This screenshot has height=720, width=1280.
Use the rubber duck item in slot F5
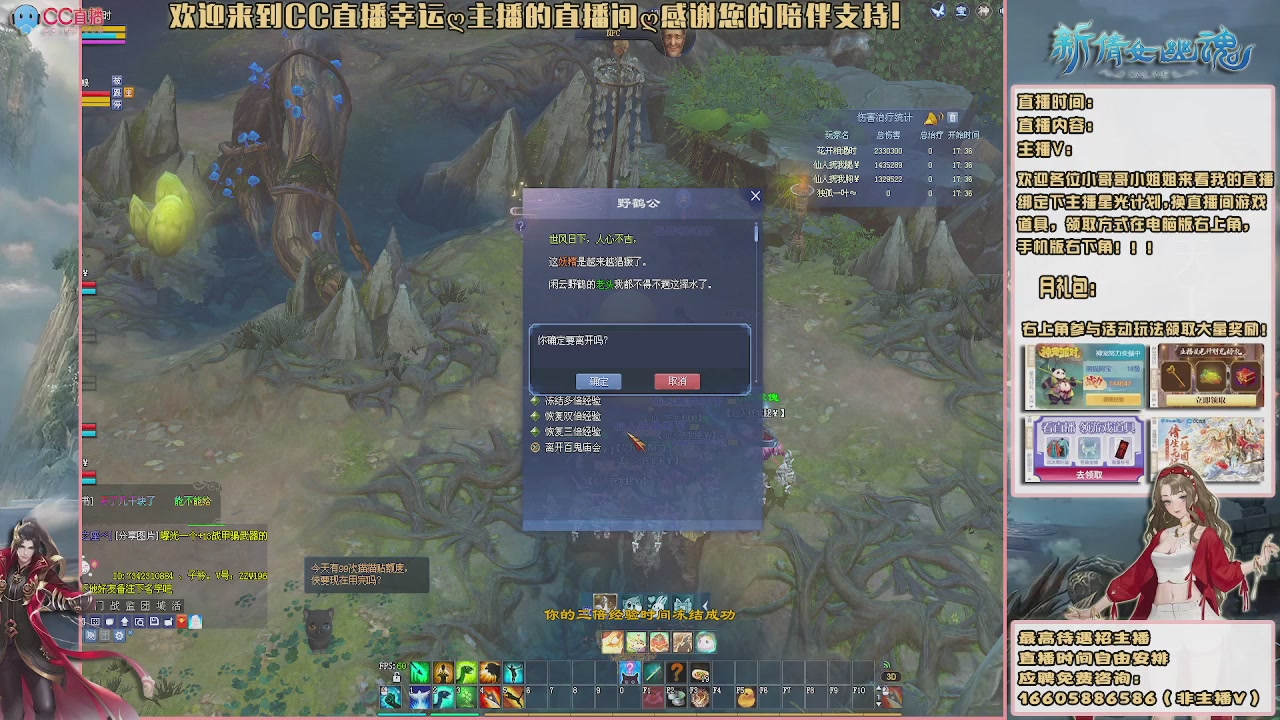coord(749,698)
